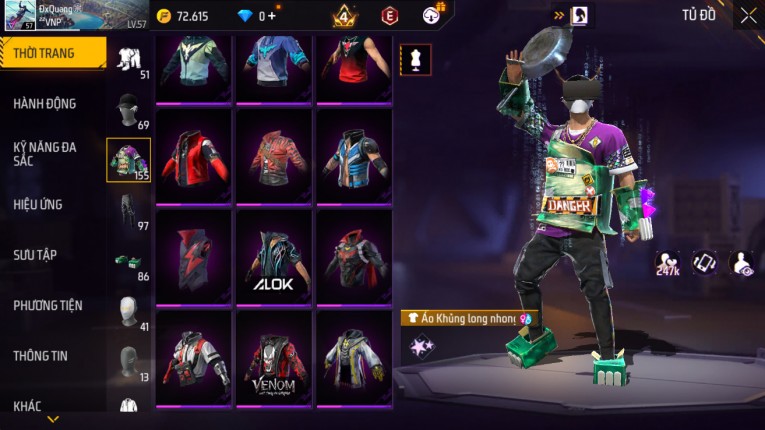Go to the HIỆU ỨNG tab

[38, 204]
